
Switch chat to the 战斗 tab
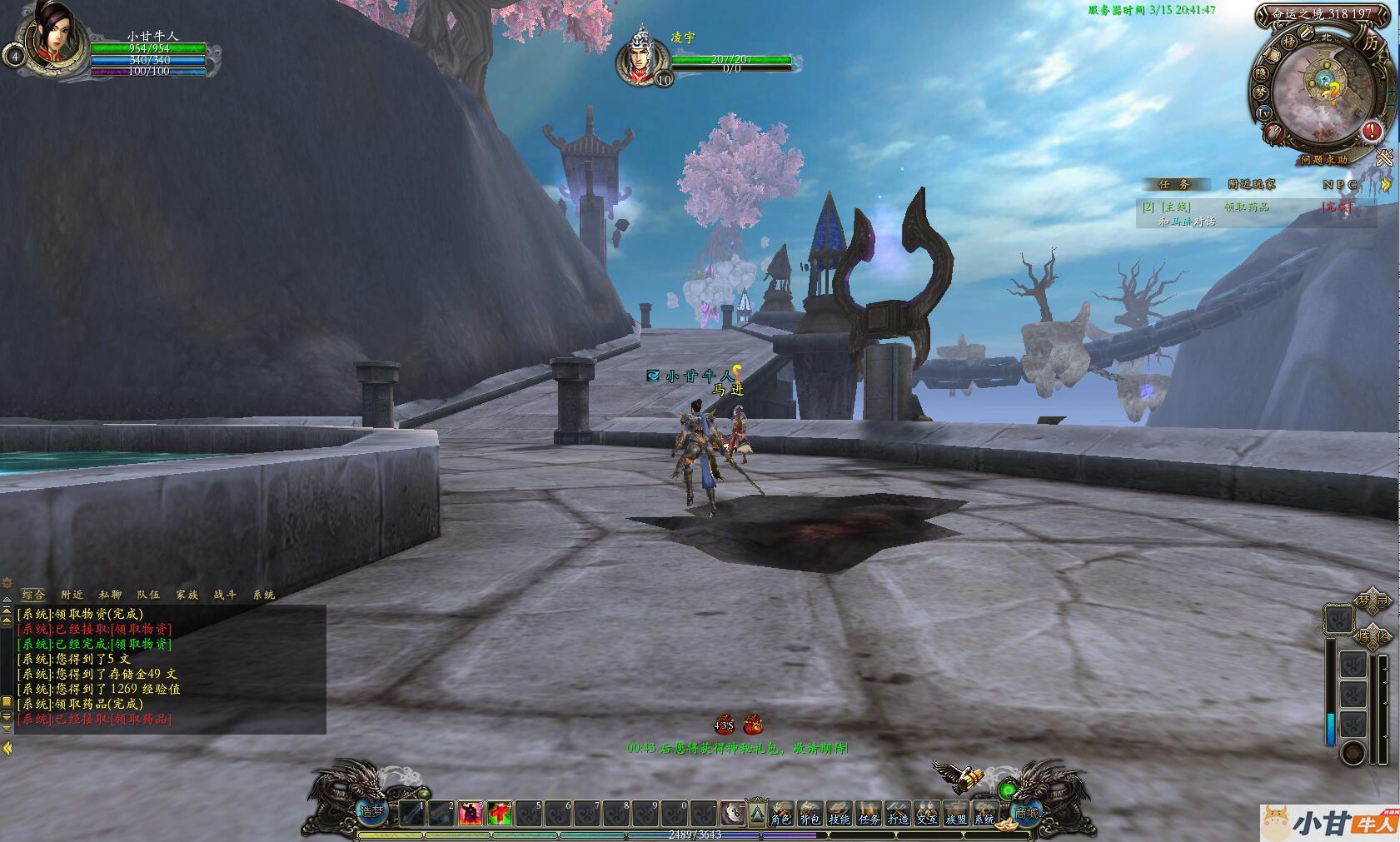tap(225, 595)
